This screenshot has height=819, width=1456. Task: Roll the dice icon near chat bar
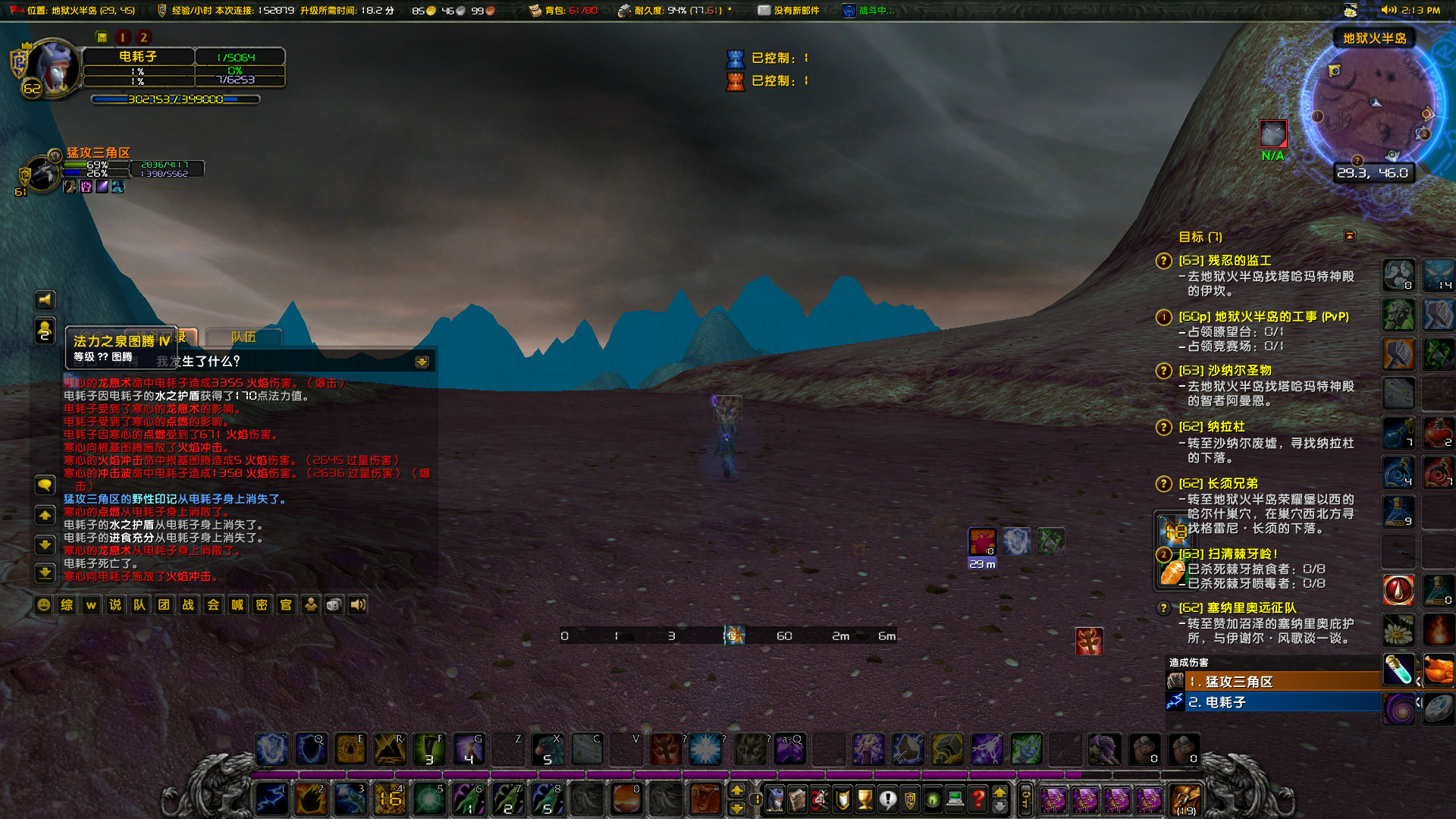point(334,605)
